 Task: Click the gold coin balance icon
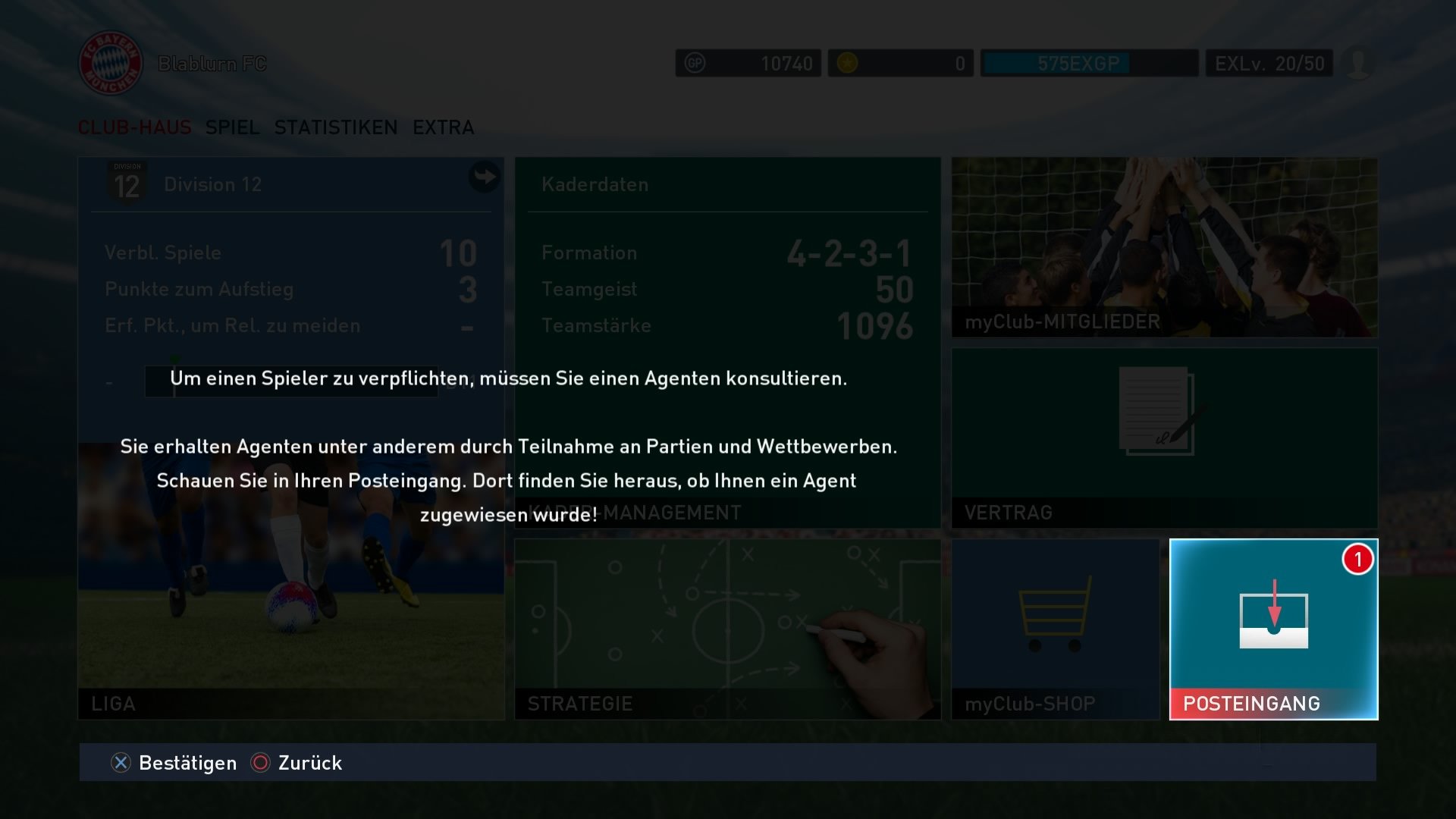(x=849, y=63)
